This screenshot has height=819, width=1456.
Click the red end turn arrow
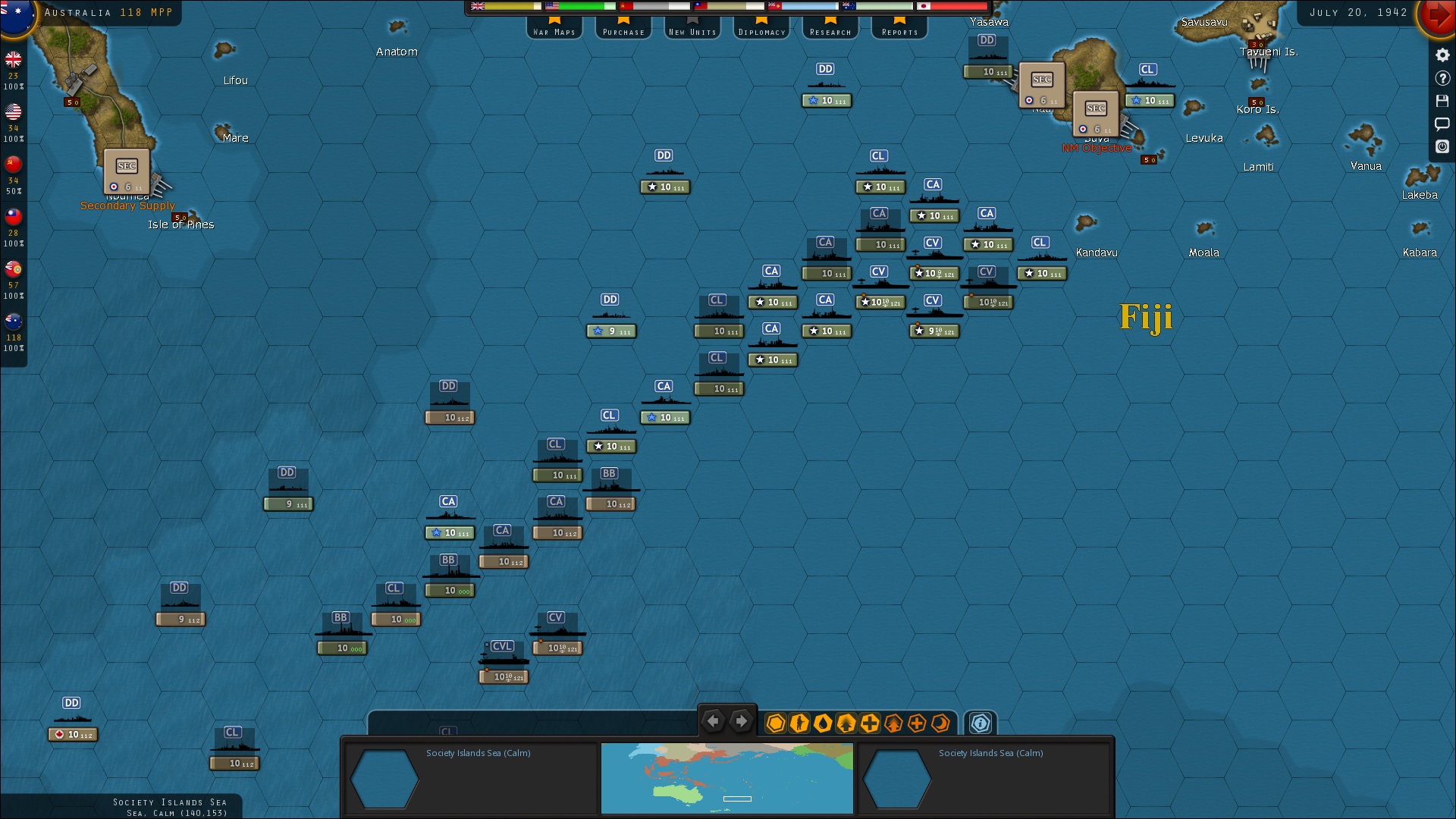pyautogui.click(x=1438, y=14)
